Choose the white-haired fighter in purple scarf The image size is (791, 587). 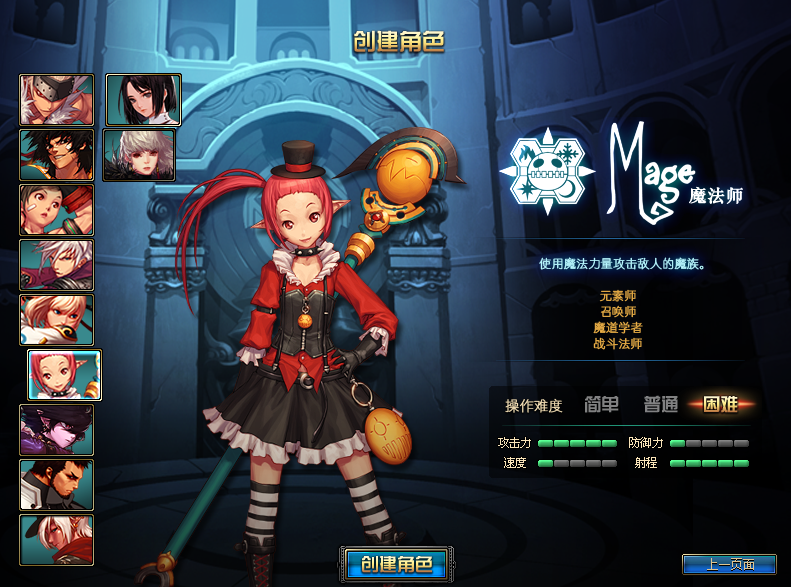pyautogui.click(x=57, y=265)
